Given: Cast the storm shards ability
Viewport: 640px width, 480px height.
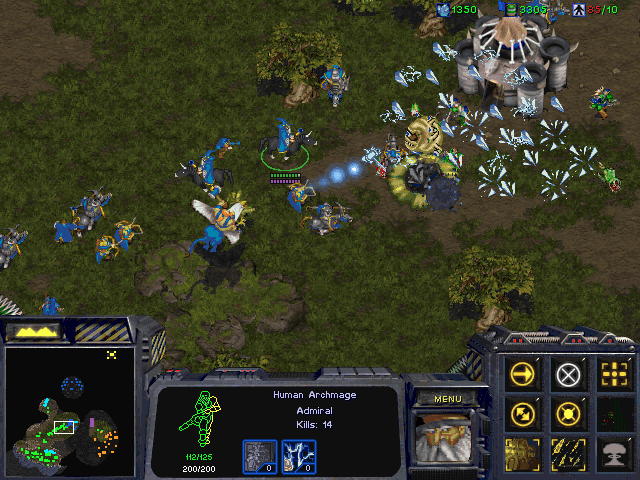Looking at the screenshot, I should (568, 451).
